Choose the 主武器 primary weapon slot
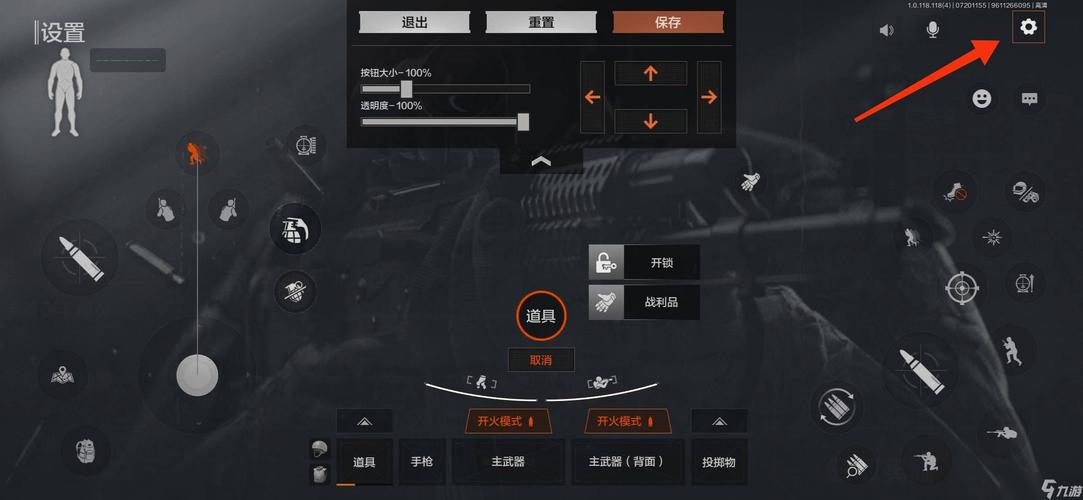This screenshot has width=1083, height=500. [508, 462]
